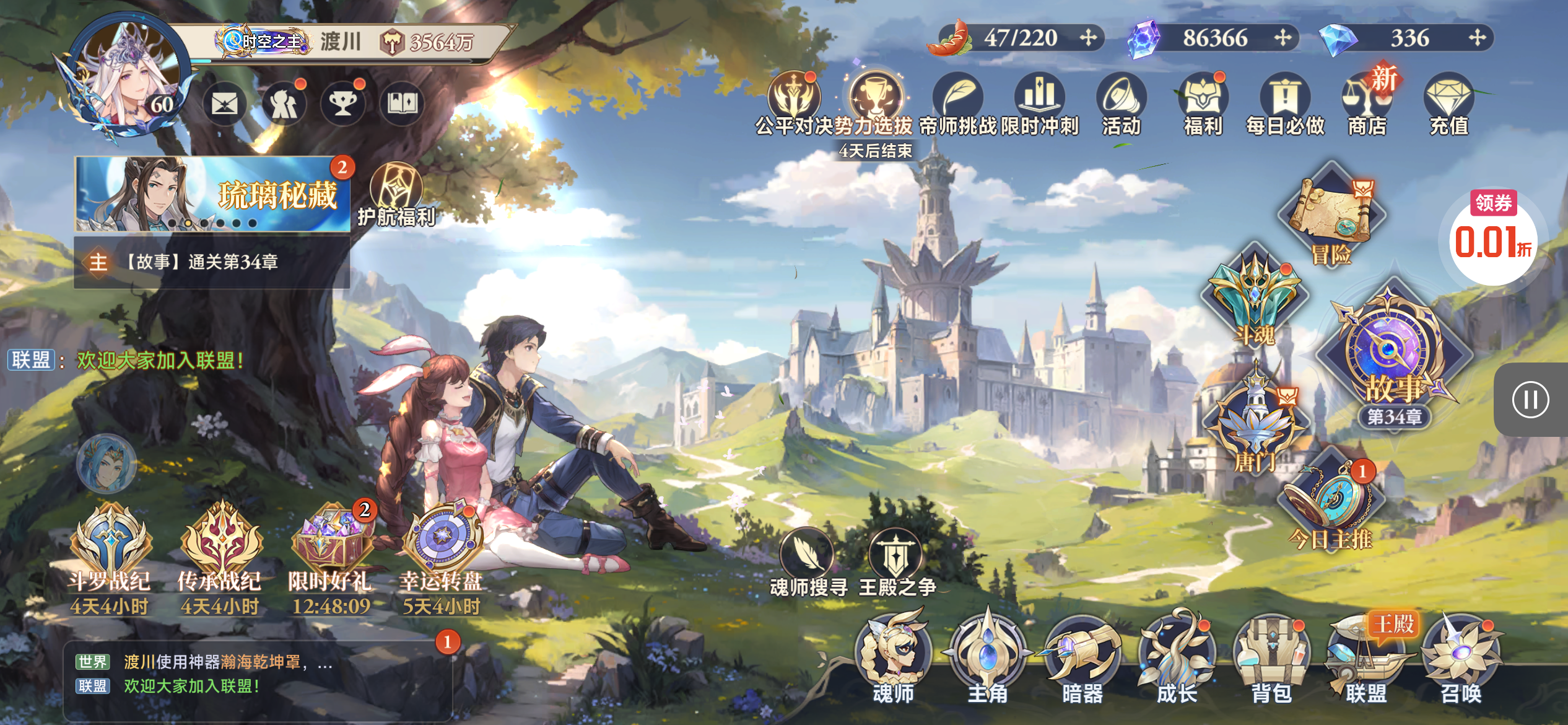Open 今日主推 pocket watch icon
Viewport: 1568px width, 725px height.
pos(1331,502)
